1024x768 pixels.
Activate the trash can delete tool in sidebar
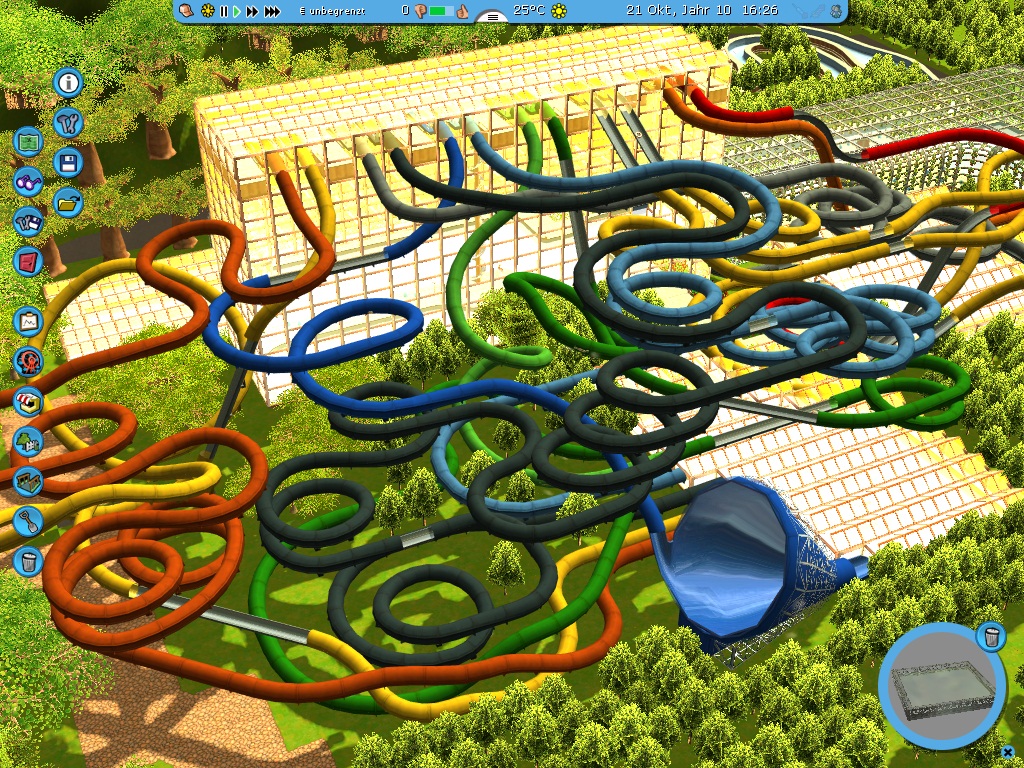click(28, 560)
